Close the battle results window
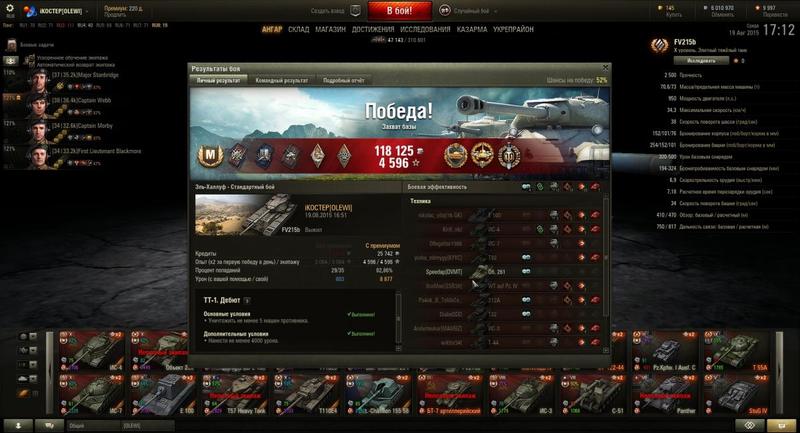This screenshot has width=800, height=433. [x=605, y=68]
